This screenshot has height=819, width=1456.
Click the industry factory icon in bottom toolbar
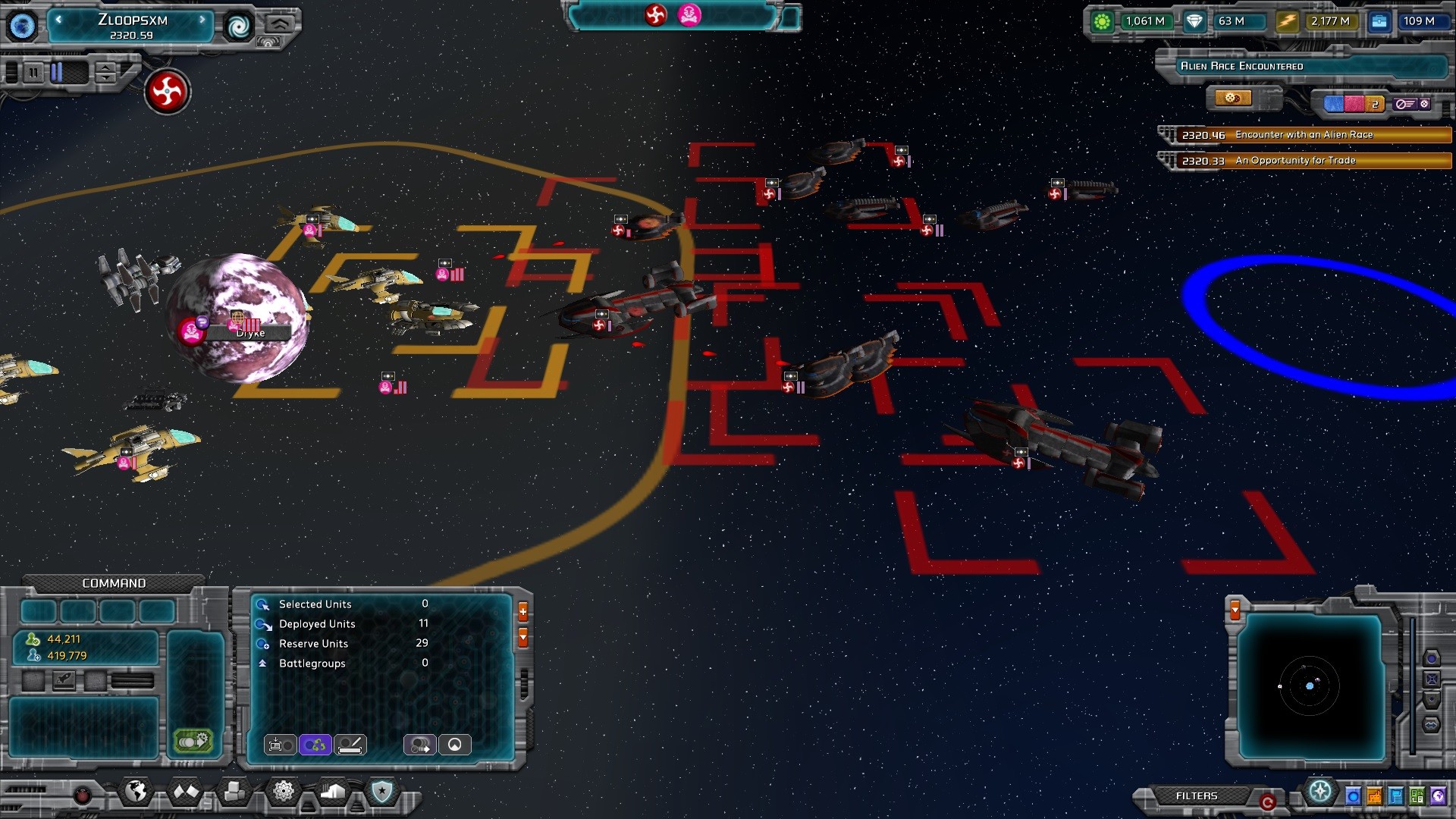coord(332,790)
